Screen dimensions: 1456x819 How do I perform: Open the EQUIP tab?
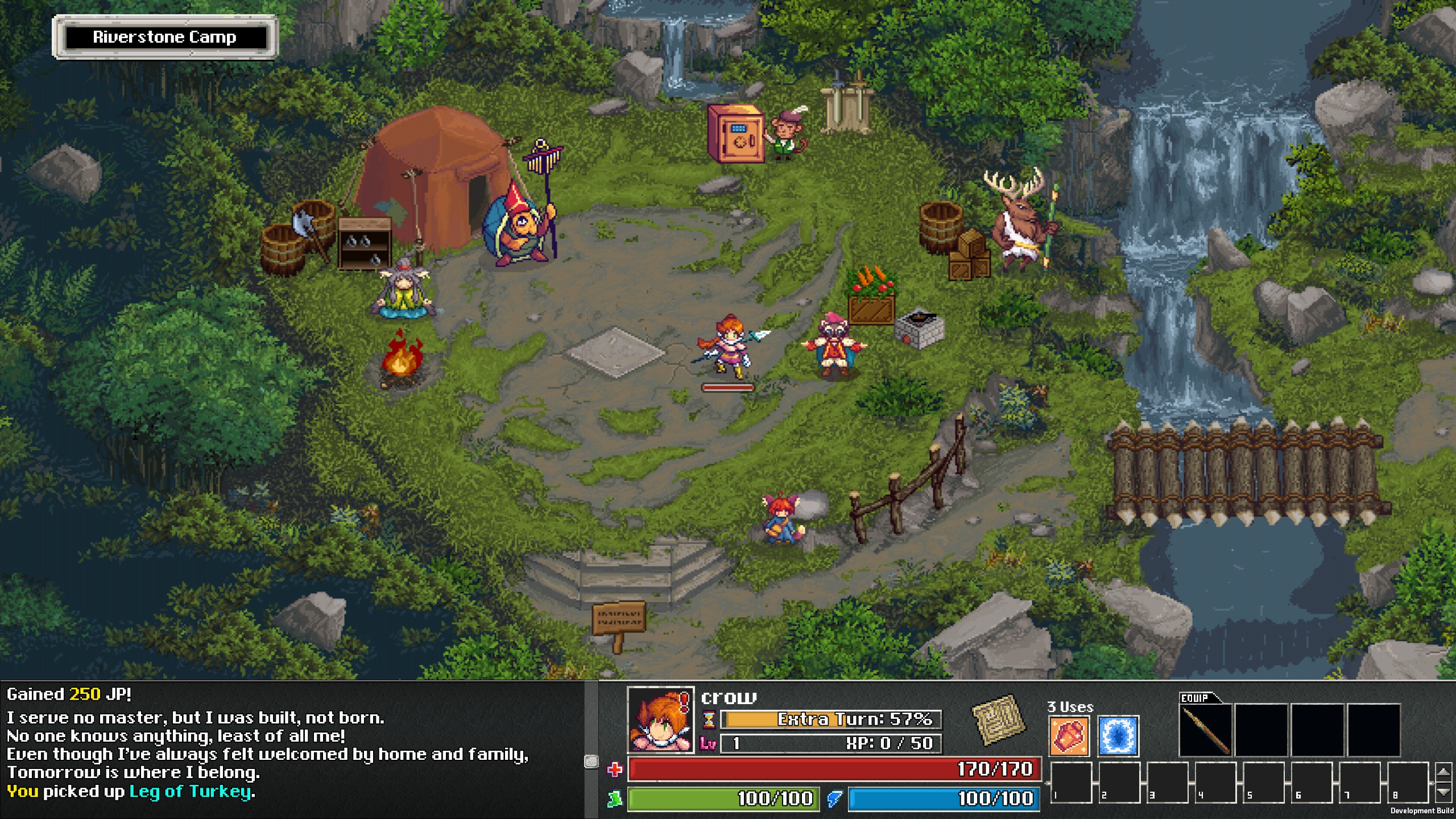pos(1194,697)
